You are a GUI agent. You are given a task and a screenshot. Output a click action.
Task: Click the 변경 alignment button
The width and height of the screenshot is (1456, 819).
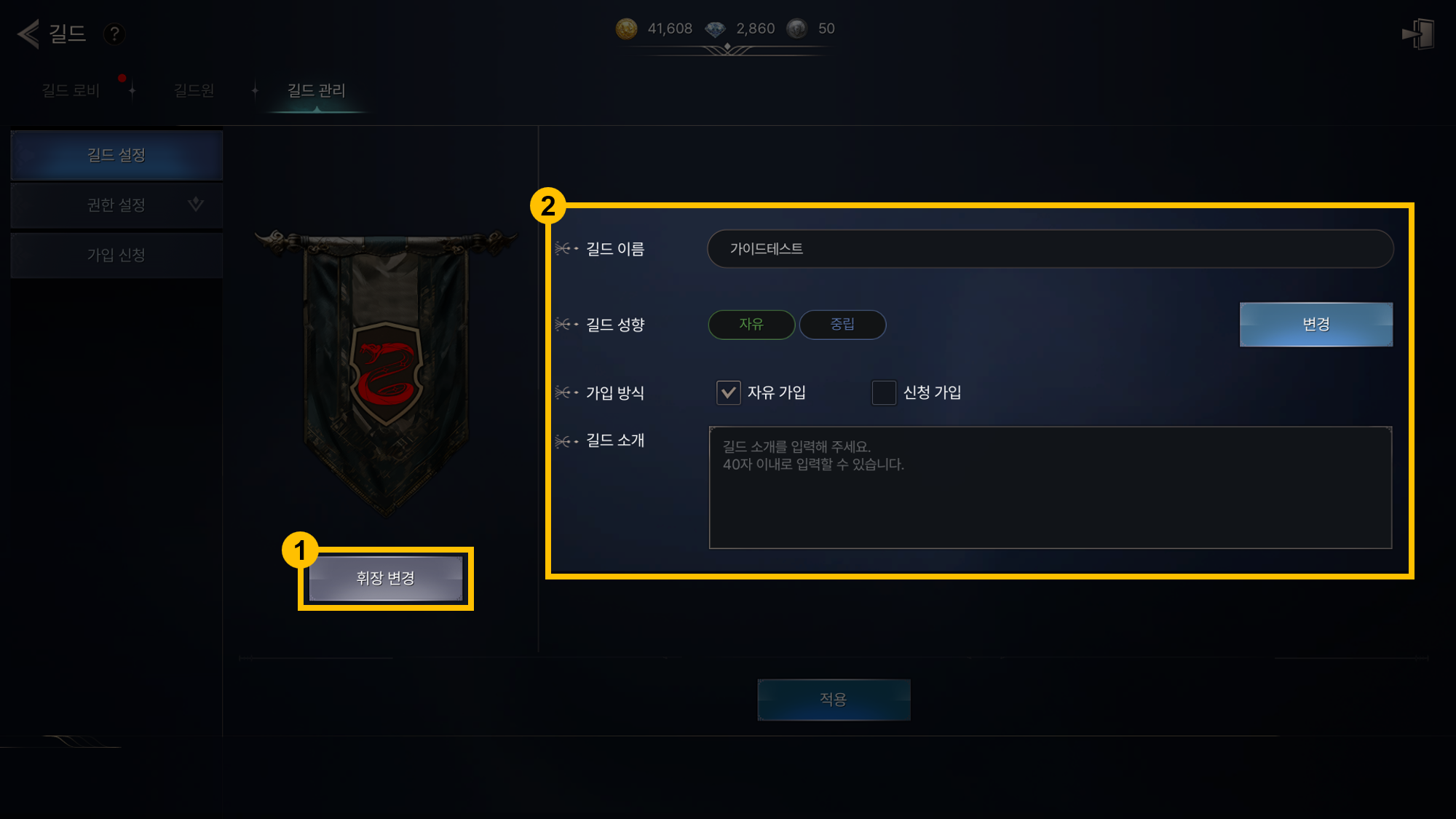click(1315, 325)
